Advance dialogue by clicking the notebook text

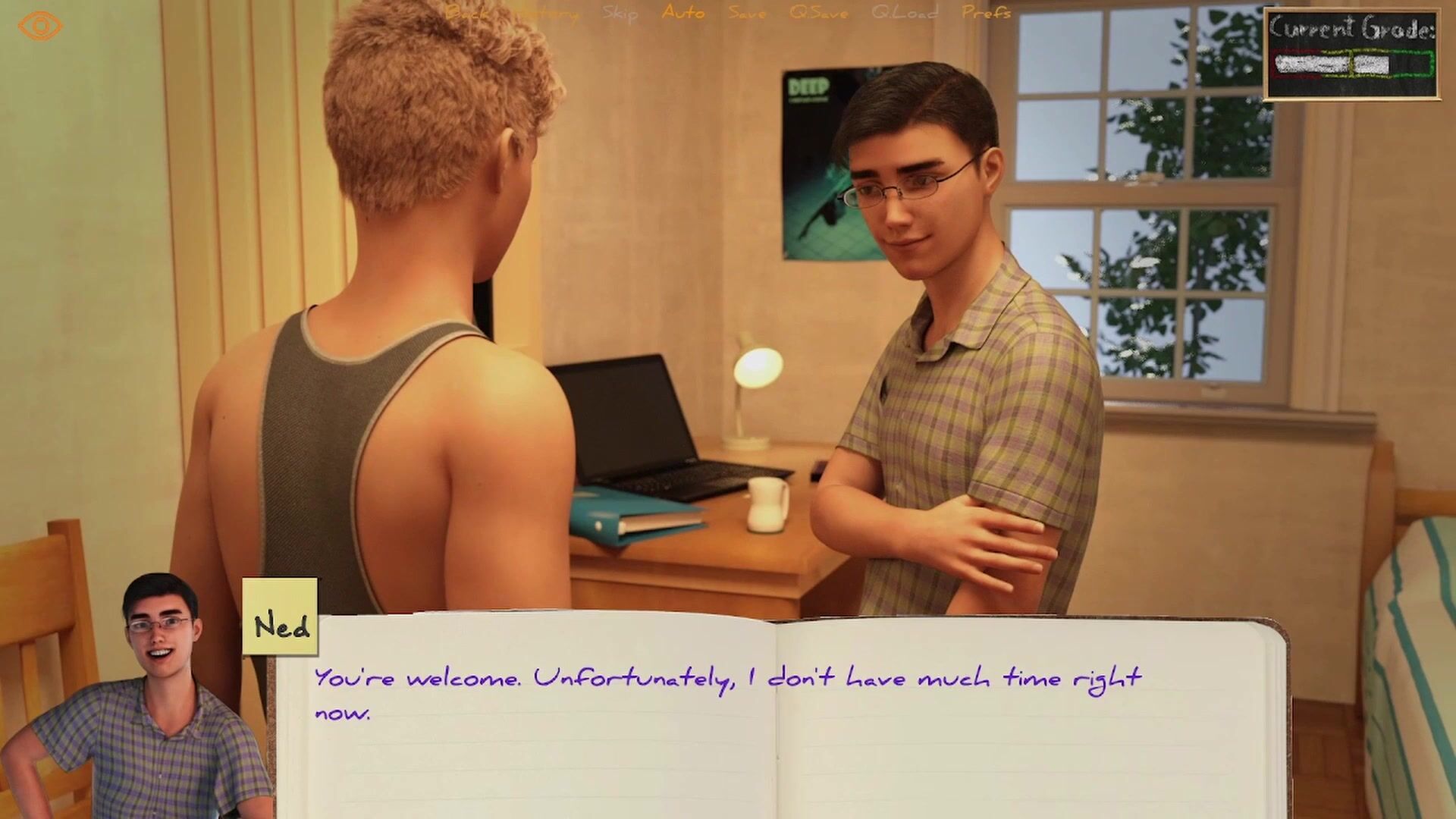click(x=726, y=693)
